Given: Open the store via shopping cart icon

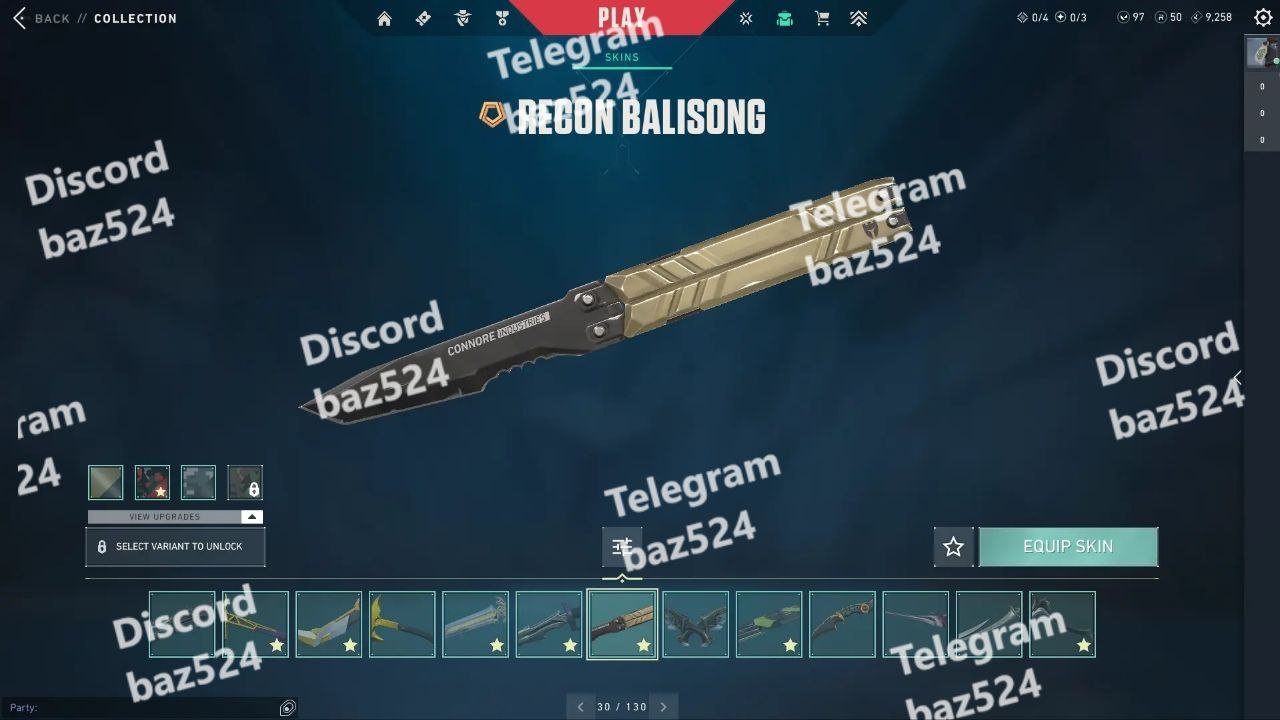Looking at the screenshot, I should pyautogui.click(x=822, y=18).
